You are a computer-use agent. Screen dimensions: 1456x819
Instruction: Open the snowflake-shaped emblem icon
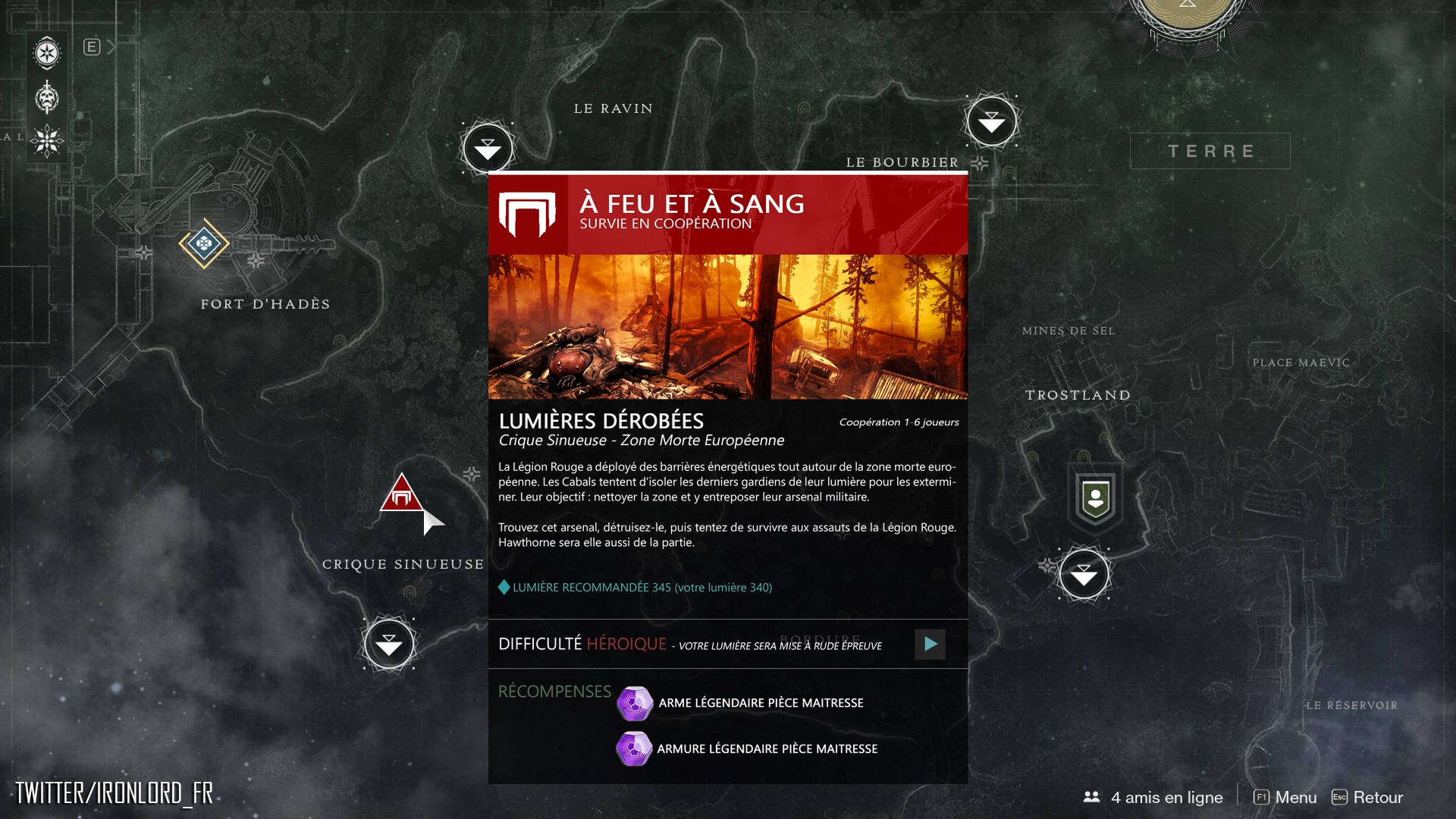pyautogui.click(x=47, y=140)
